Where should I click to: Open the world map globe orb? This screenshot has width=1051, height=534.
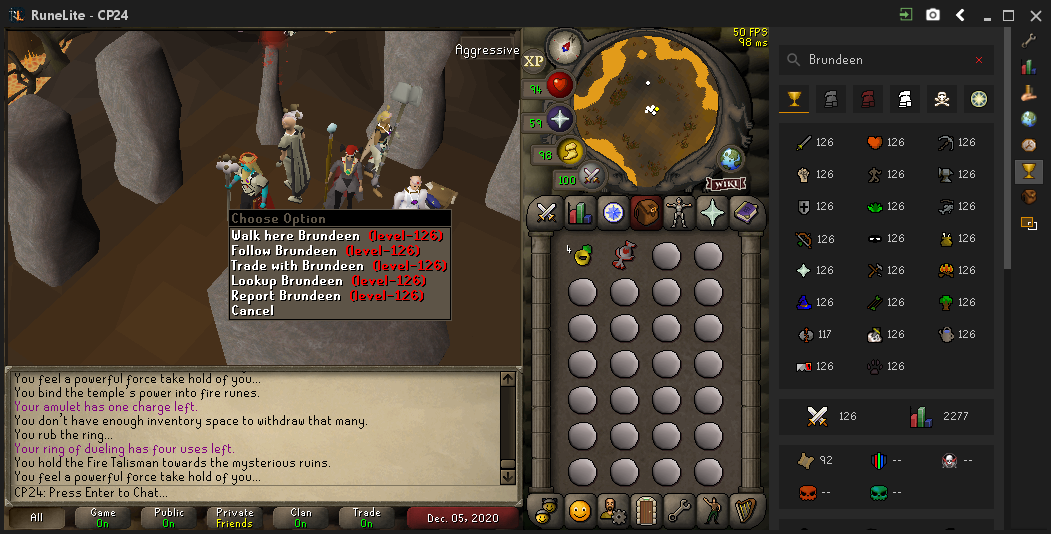731,158
